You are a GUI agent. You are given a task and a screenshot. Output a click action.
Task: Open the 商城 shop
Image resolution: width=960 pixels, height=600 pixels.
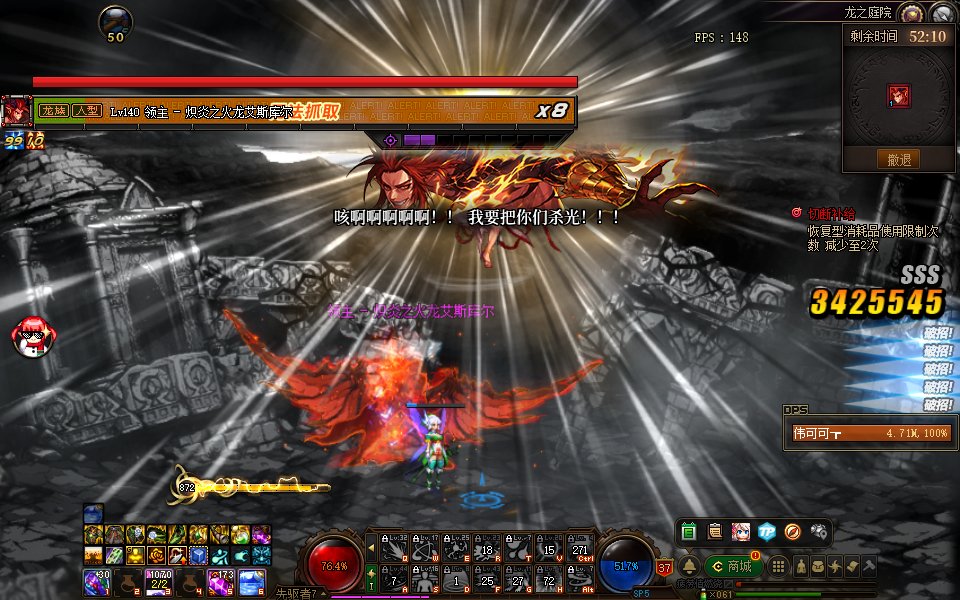pos(733,566)
